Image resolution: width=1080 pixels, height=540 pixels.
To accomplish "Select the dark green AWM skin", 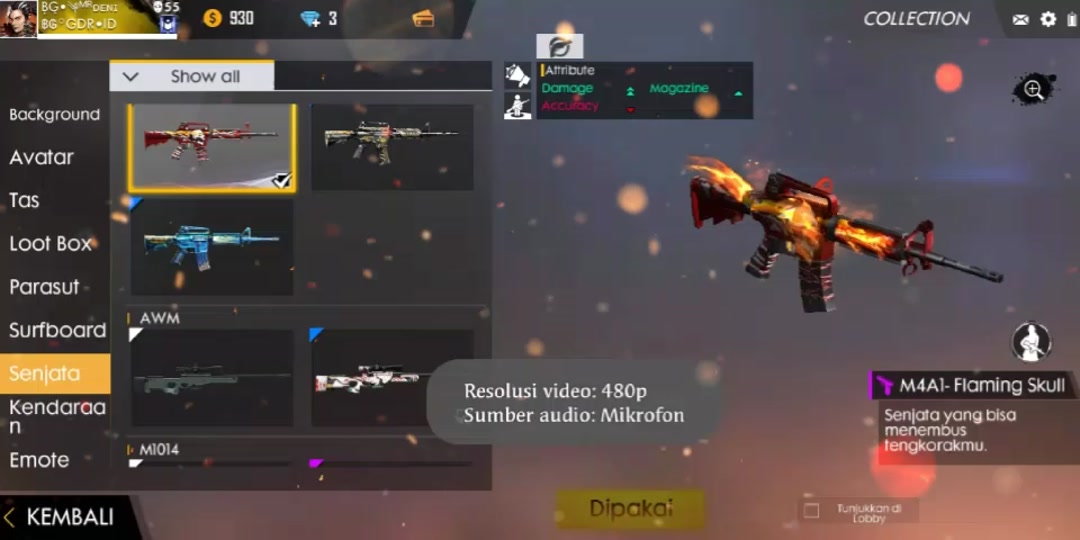I will tap(211, 378).
